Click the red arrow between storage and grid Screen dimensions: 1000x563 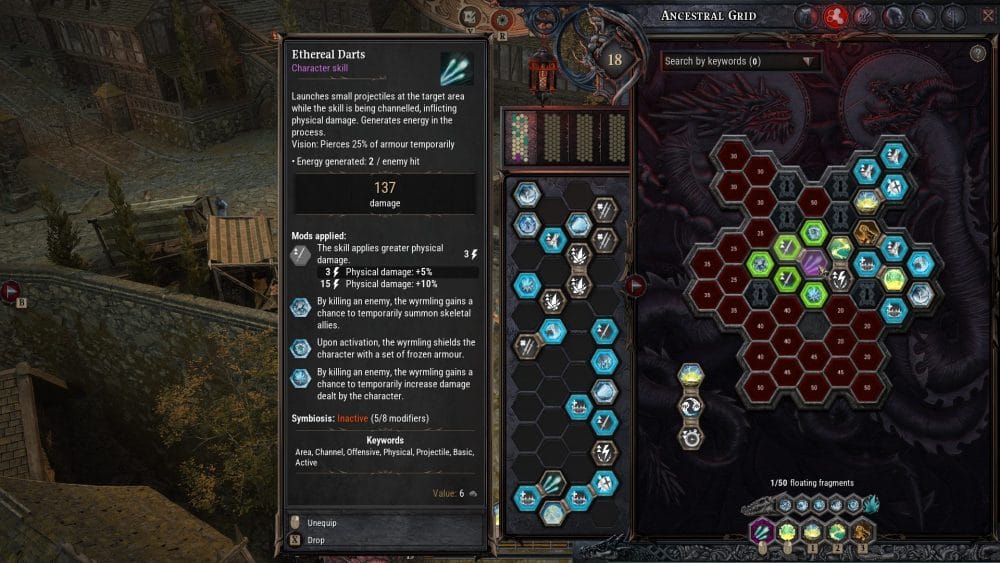coord(635,287)
